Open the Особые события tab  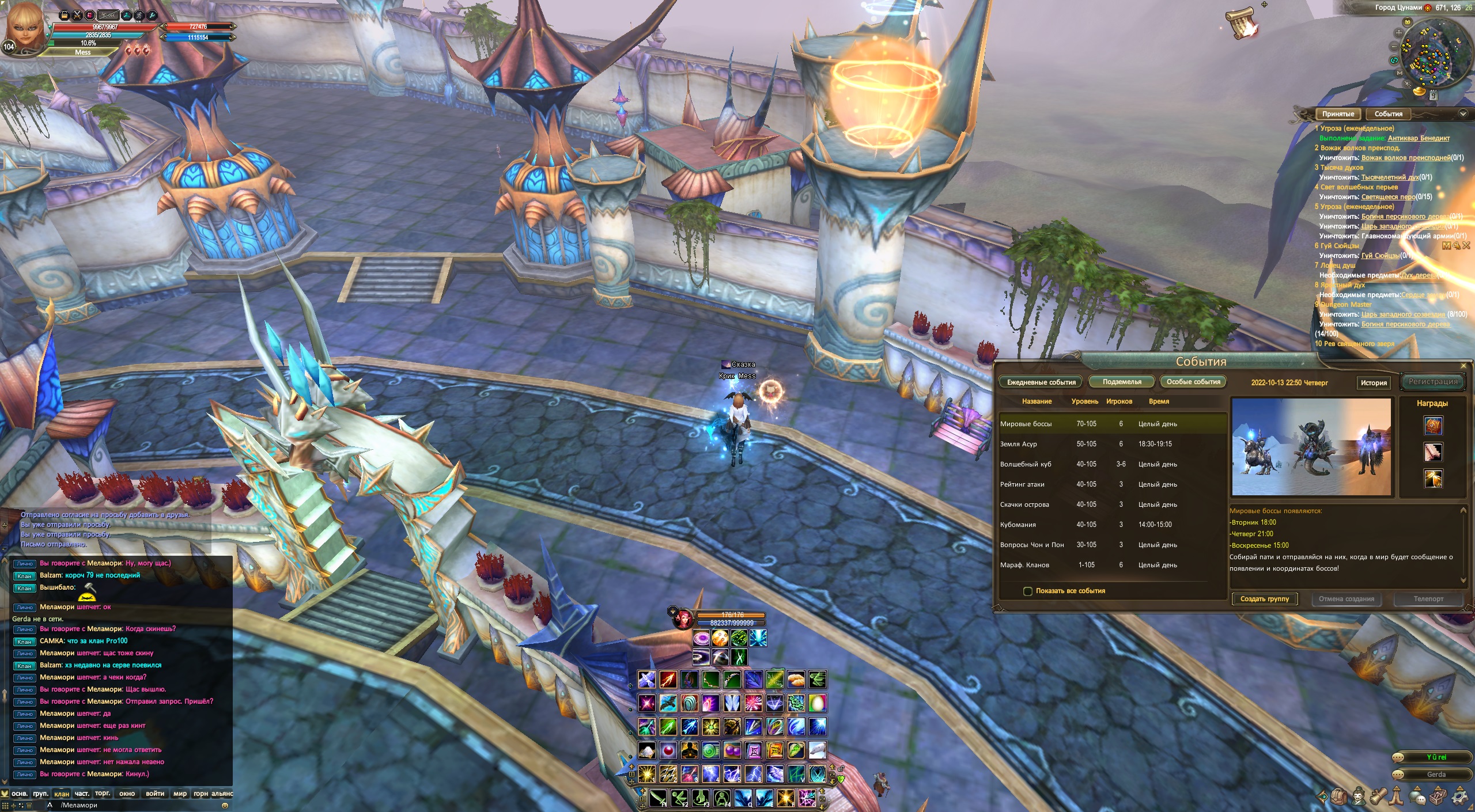(x=1193, y=382)
